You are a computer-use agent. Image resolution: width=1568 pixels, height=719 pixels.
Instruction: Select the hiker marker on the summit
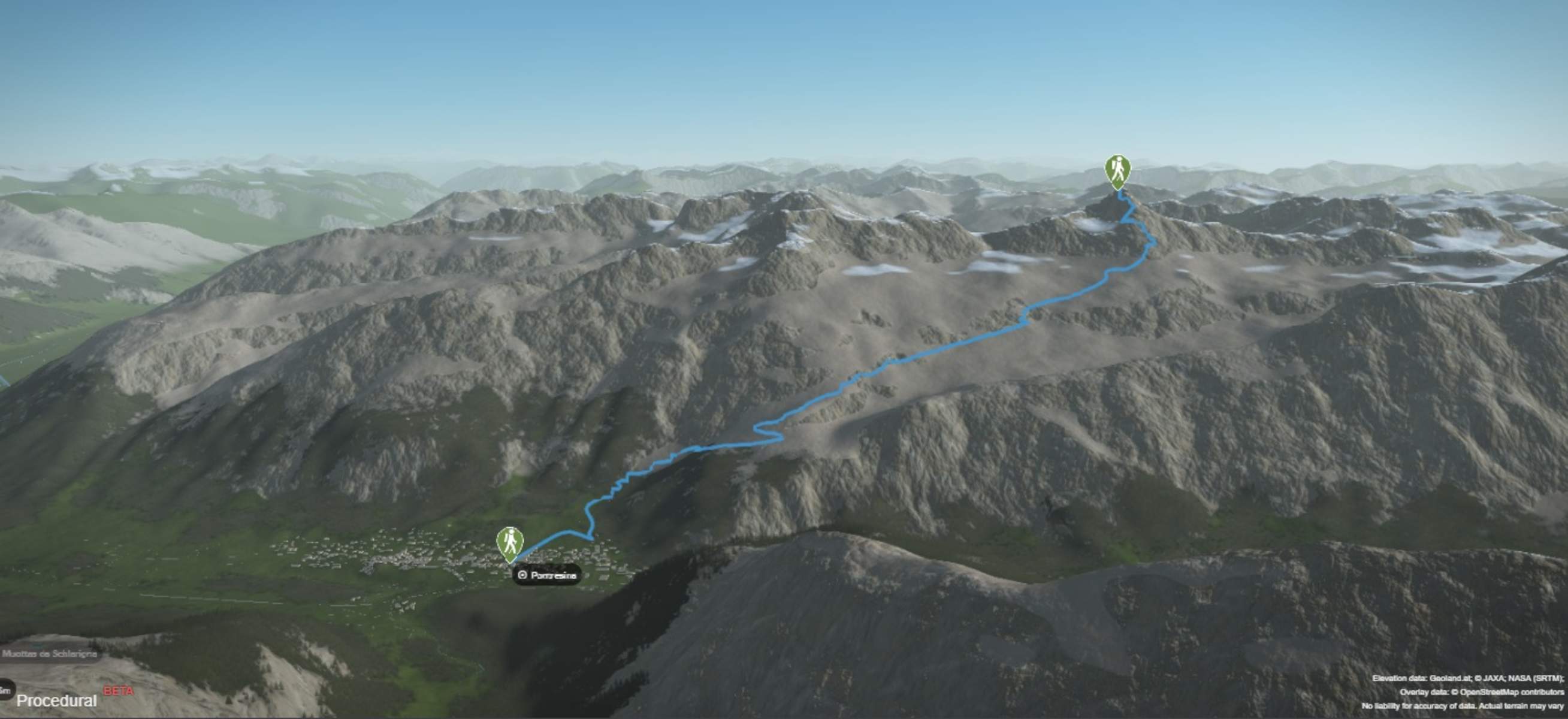coord(1117,171)
